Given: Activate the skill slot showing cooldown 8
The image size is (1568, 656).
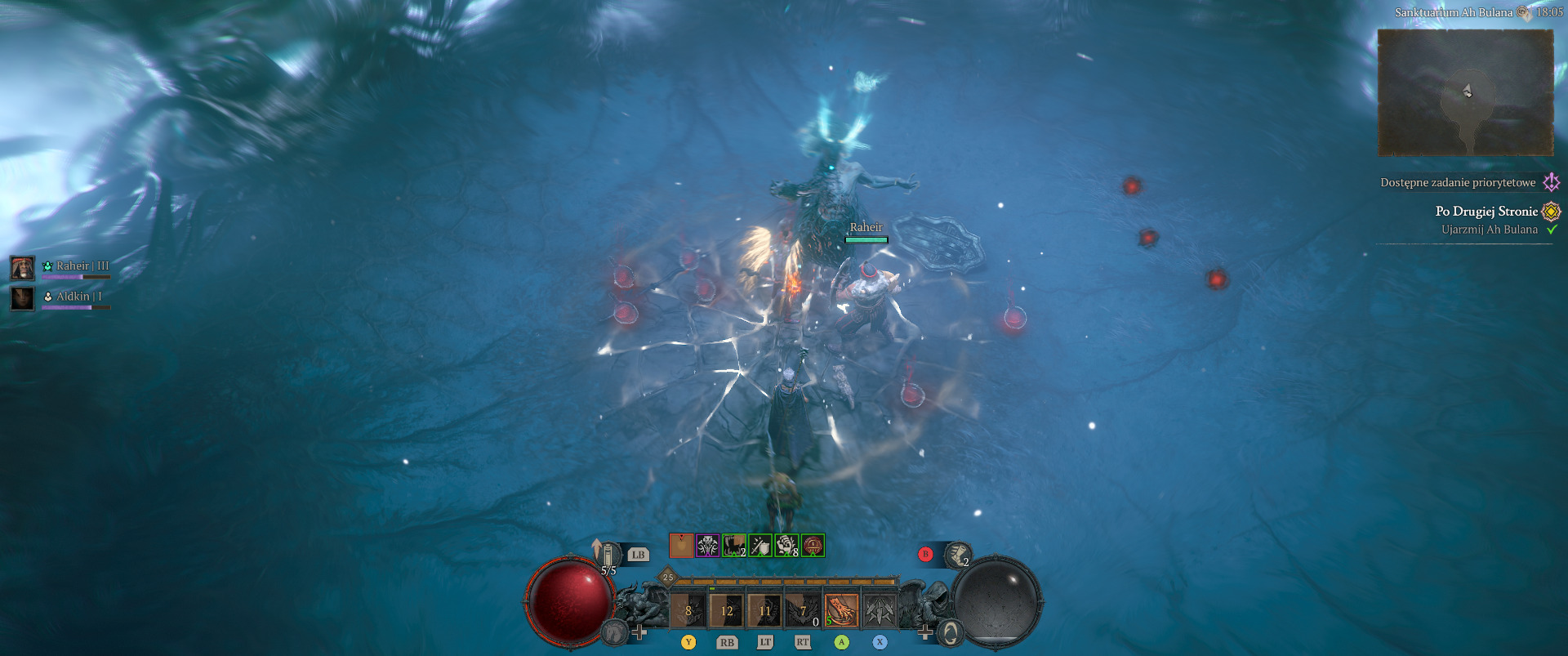Looking at the screenshot, I should pyautogui.click(x=688, y=610).
